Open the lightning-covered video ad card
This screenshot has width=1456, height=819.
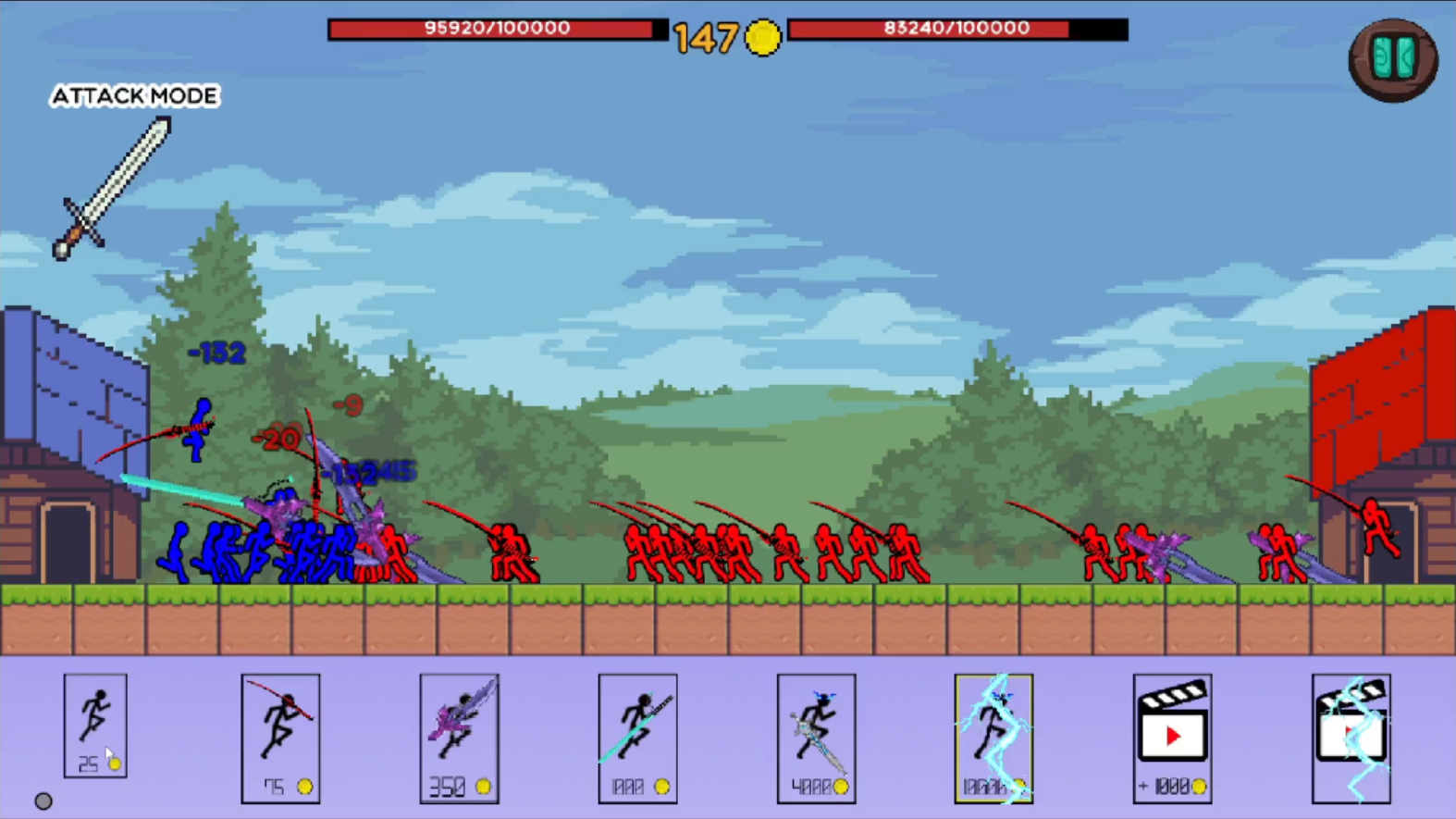coord(1351,736)
